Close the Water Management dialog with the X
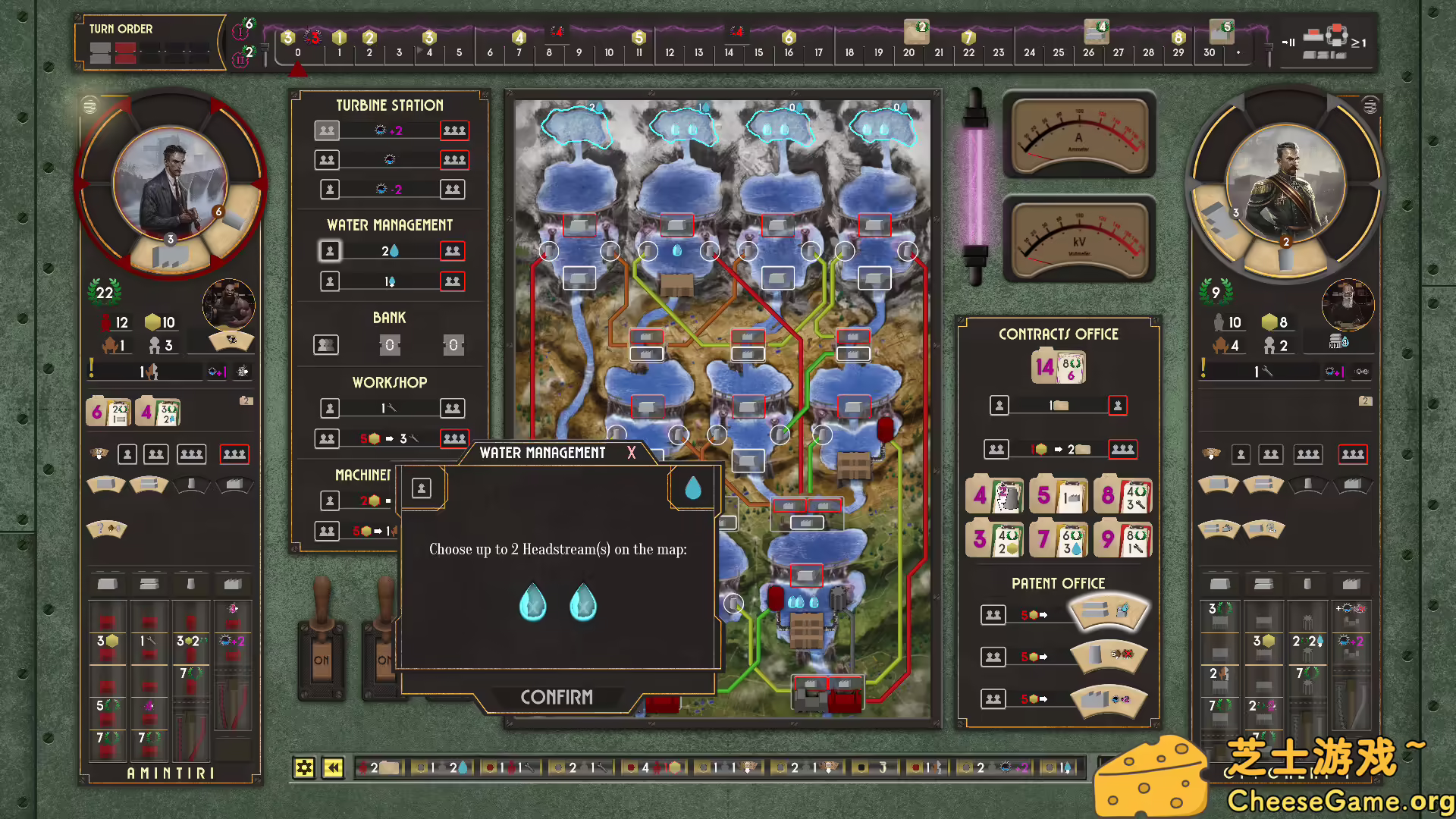The width and height of the screenshot is (1456, 819). click(x=632, y=453)
